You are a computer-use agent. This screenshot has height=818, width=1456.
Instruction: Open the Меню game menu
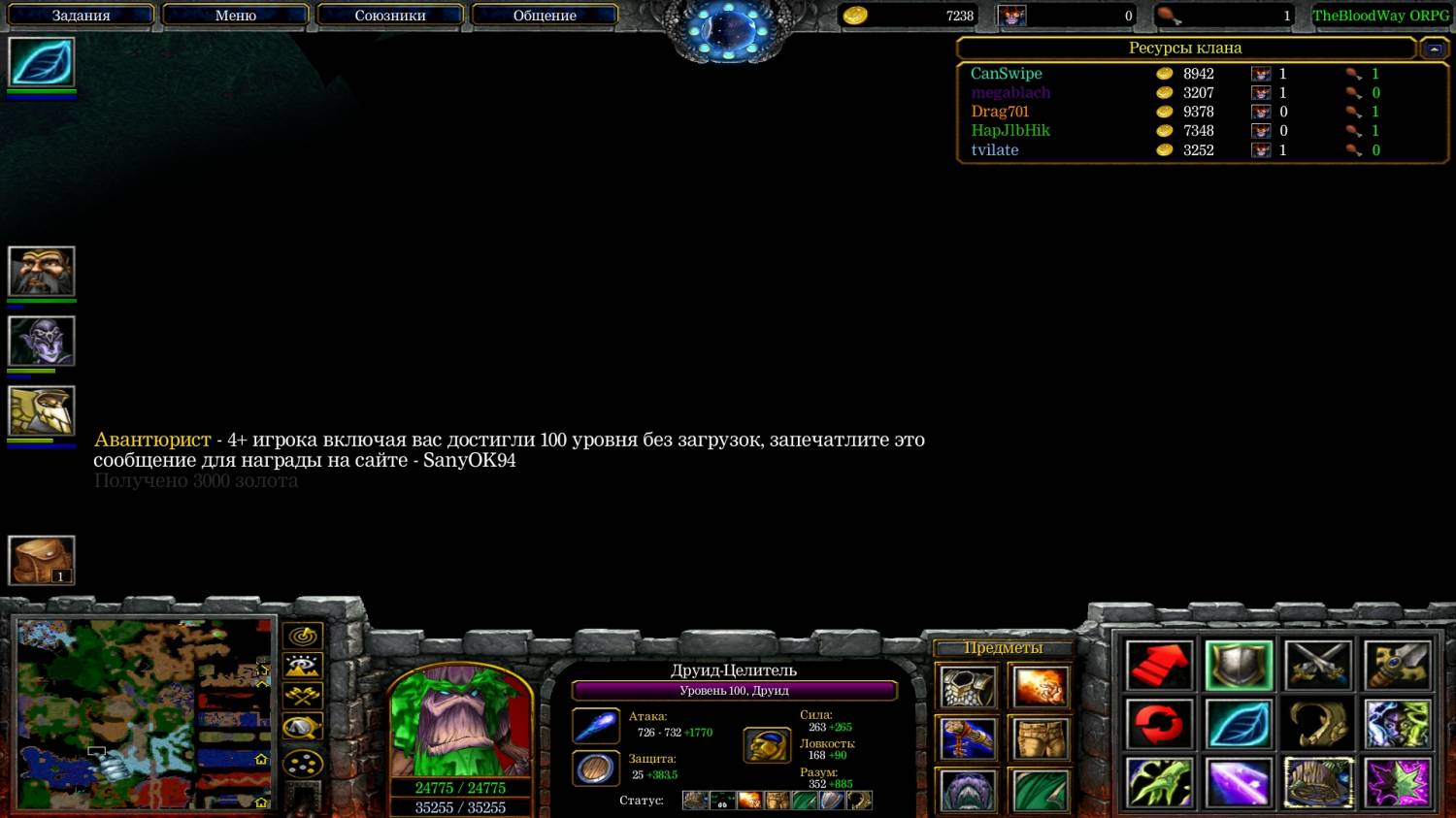tap(235, 16)
